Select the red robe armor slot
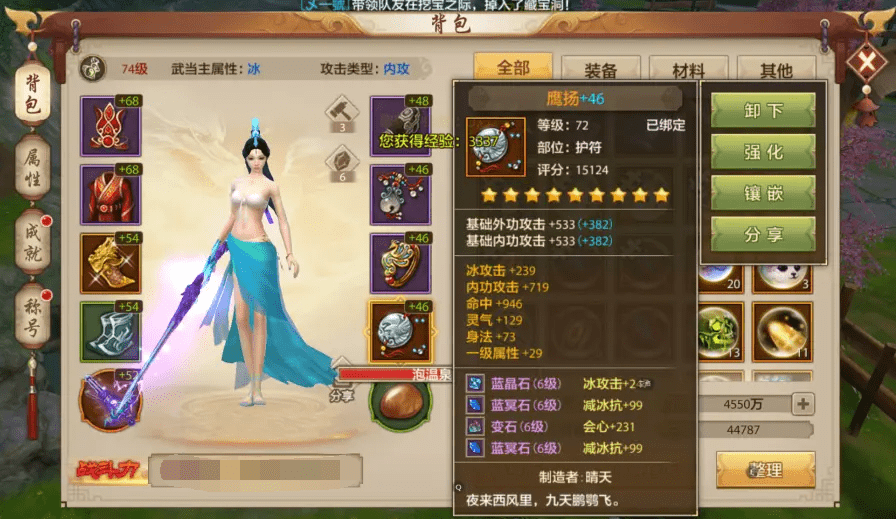Viewport: 896px width, 519px height. click(111, 195)
